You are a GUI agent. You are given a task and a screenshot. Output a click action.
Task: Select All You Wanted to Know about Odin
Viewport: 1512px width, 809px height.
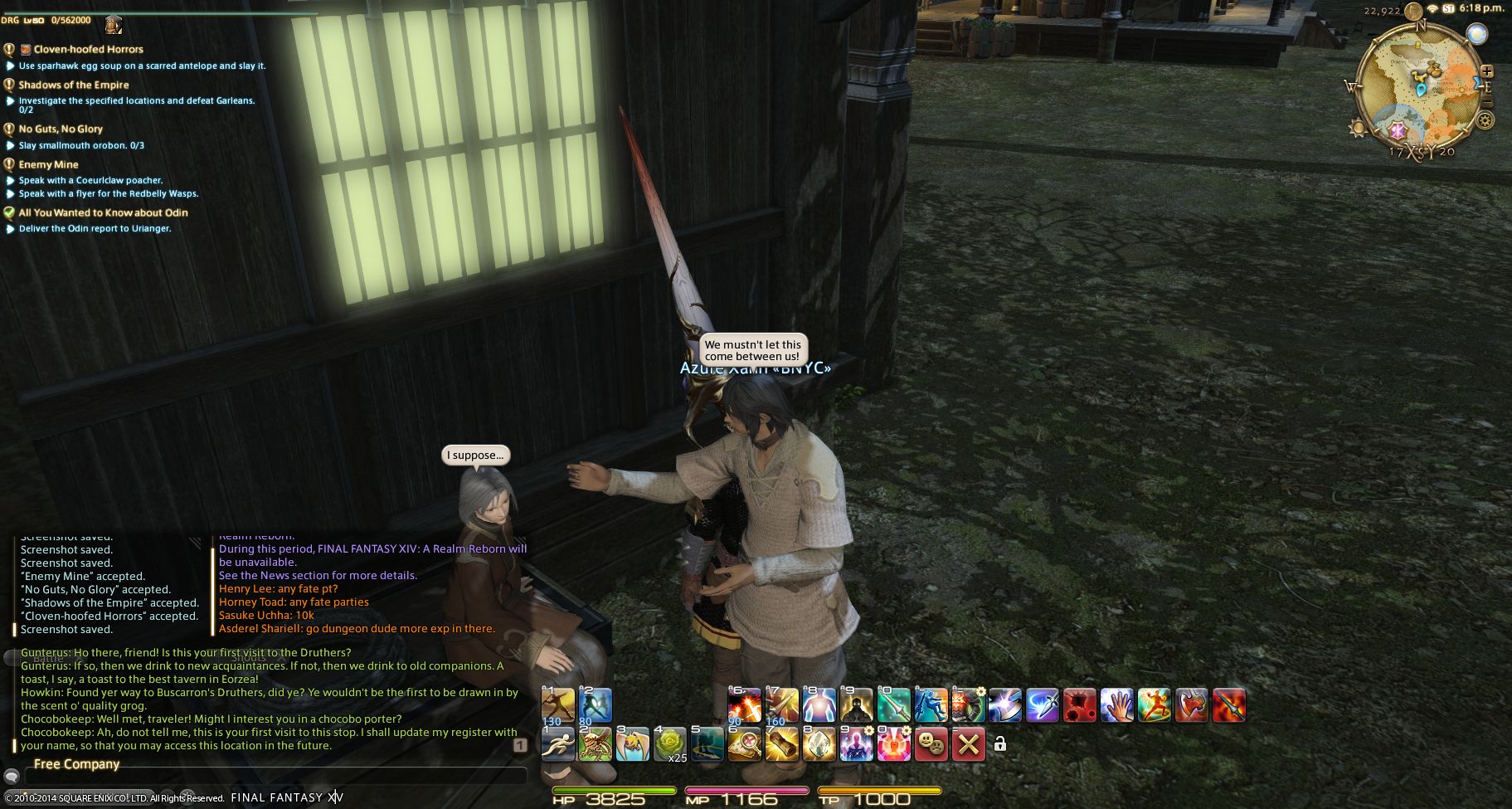(x=103, y=212)
